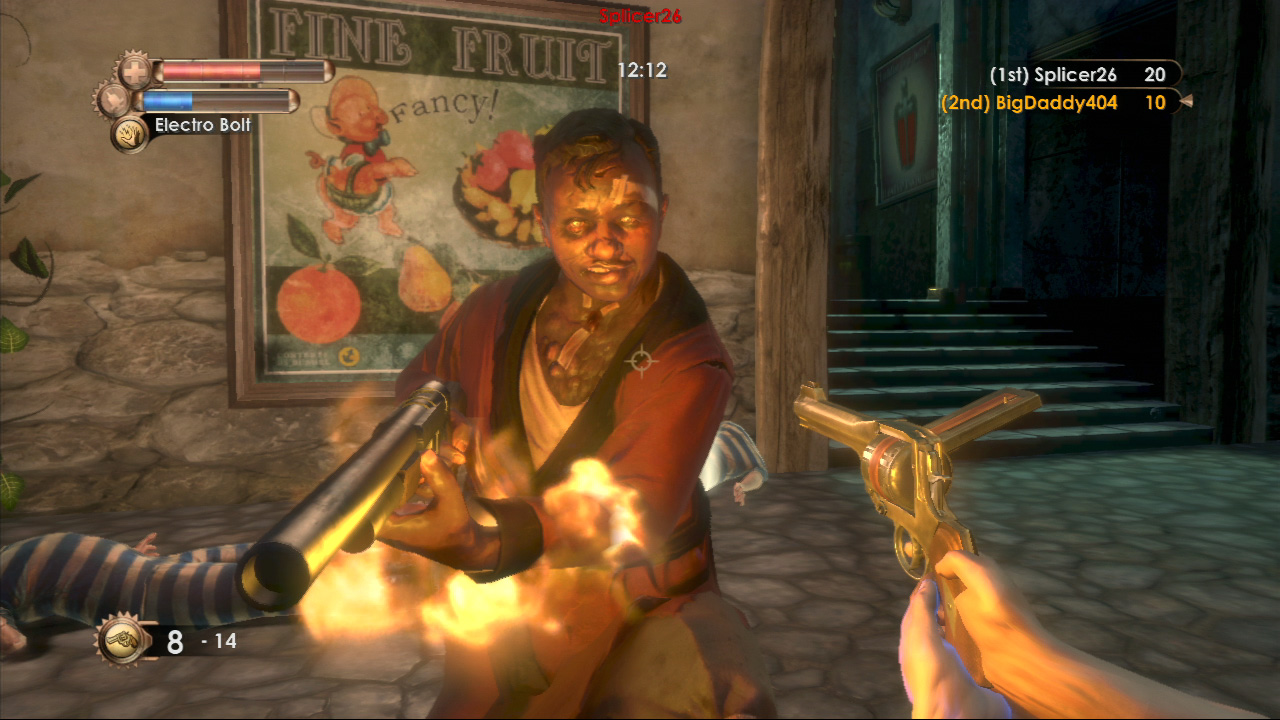This screenshot has width=1280, height=720.
Task: Select the Electro Bolt plasmid icon
Action: click(129, 133)
